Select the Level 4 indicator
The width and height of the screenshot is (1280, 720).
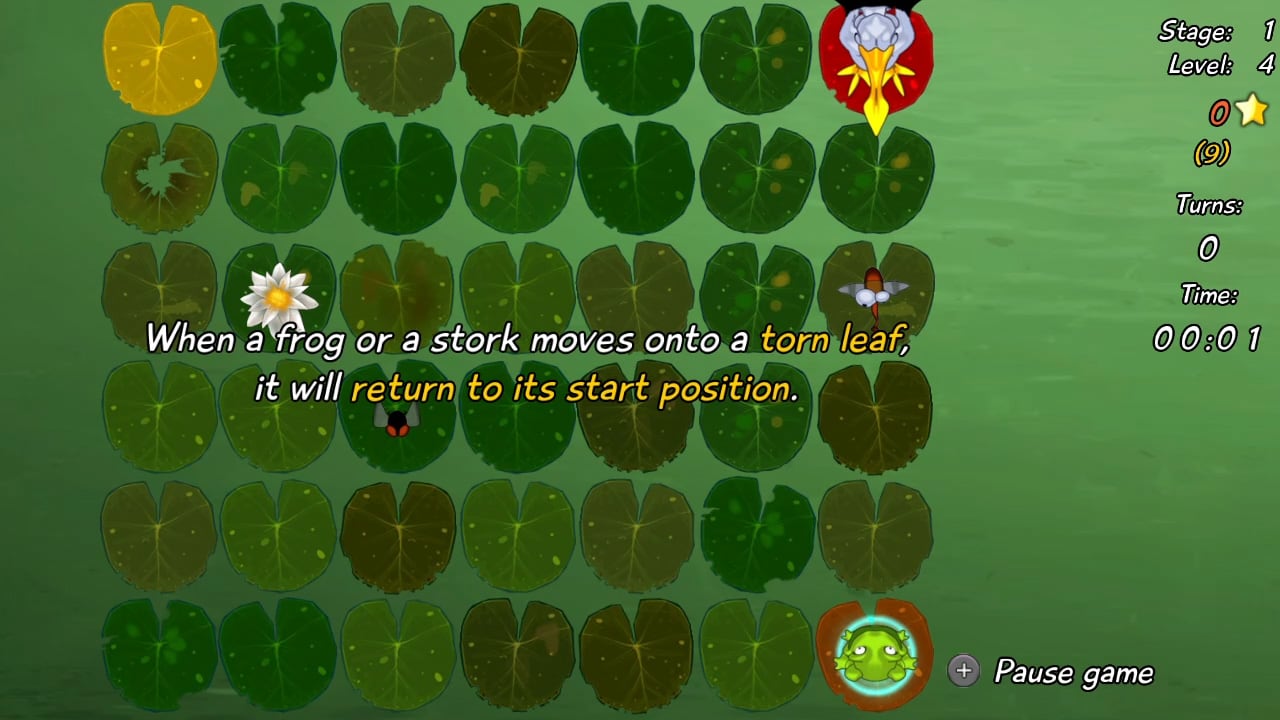pyautogui.click(x=1213, y=68)
